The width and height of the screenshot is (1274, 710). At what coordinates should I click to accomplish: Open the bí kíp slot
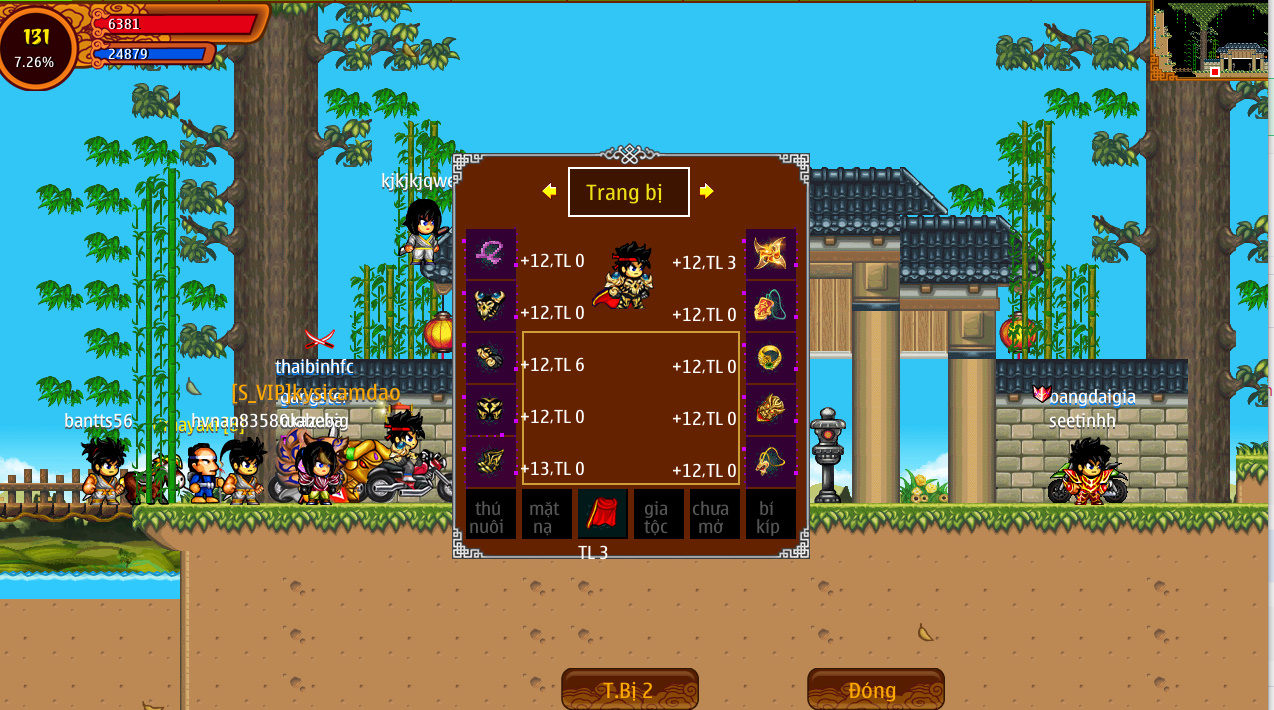[x=770, y=514]
